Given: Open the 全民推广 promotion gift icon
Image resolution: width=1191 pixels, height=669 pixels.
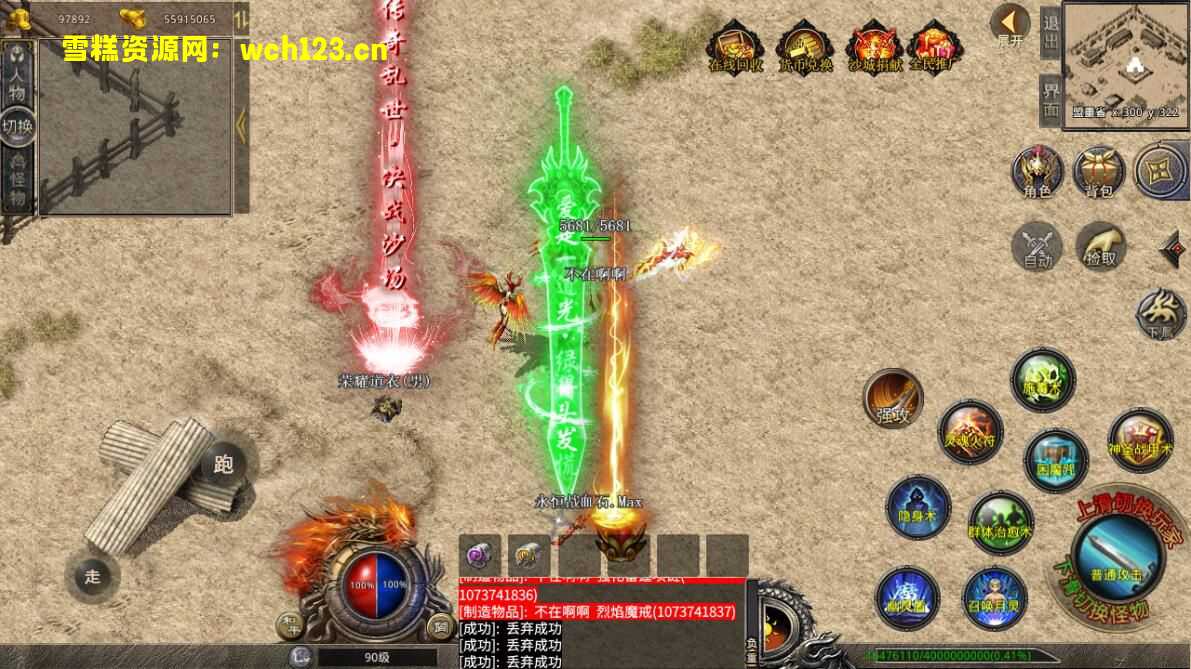Looking at the screenshot, I should (x=934, y=47).
